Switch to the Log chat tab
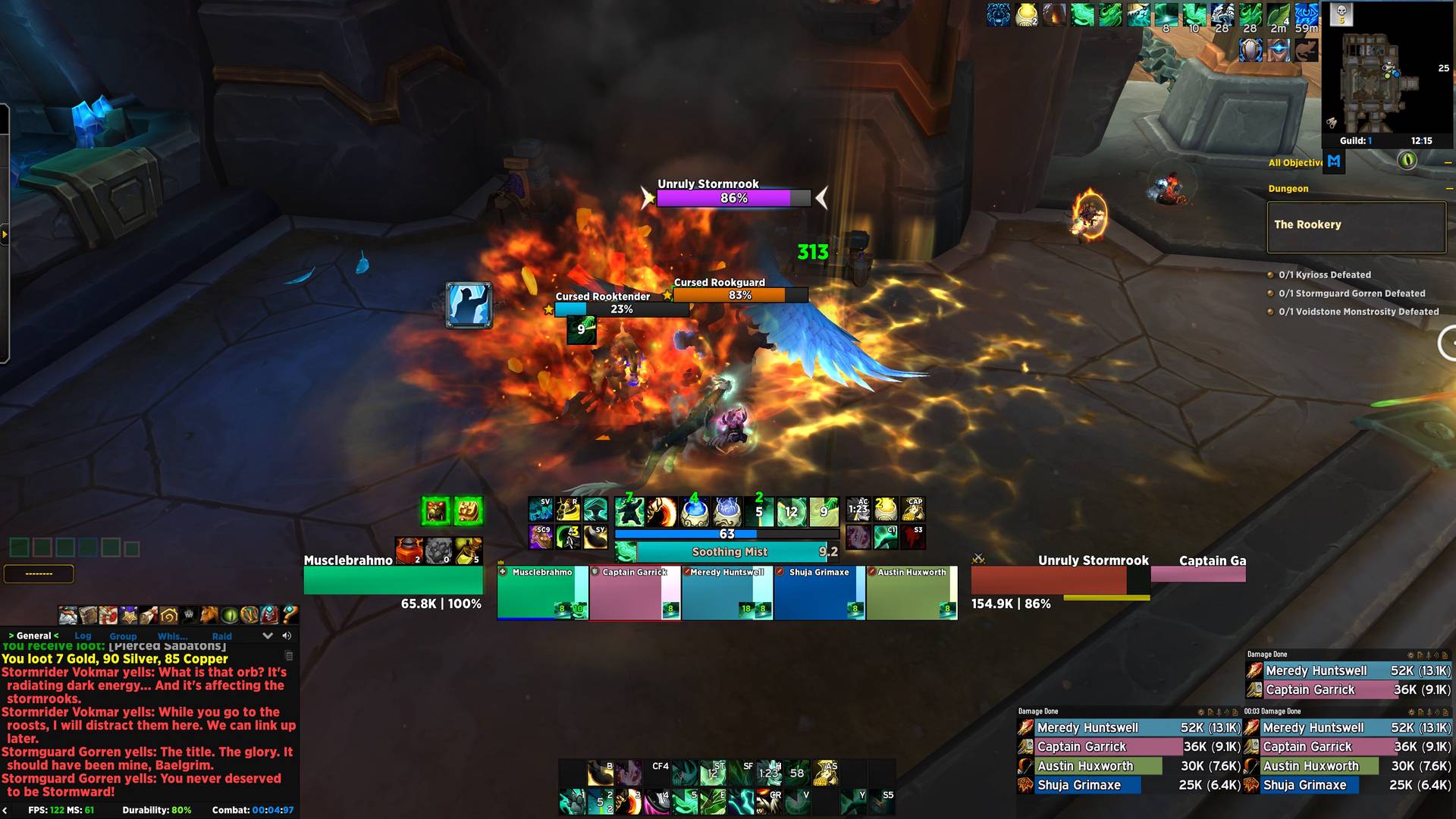The height and width of the screenshot is (819, 1456). [x=83, y=636]
